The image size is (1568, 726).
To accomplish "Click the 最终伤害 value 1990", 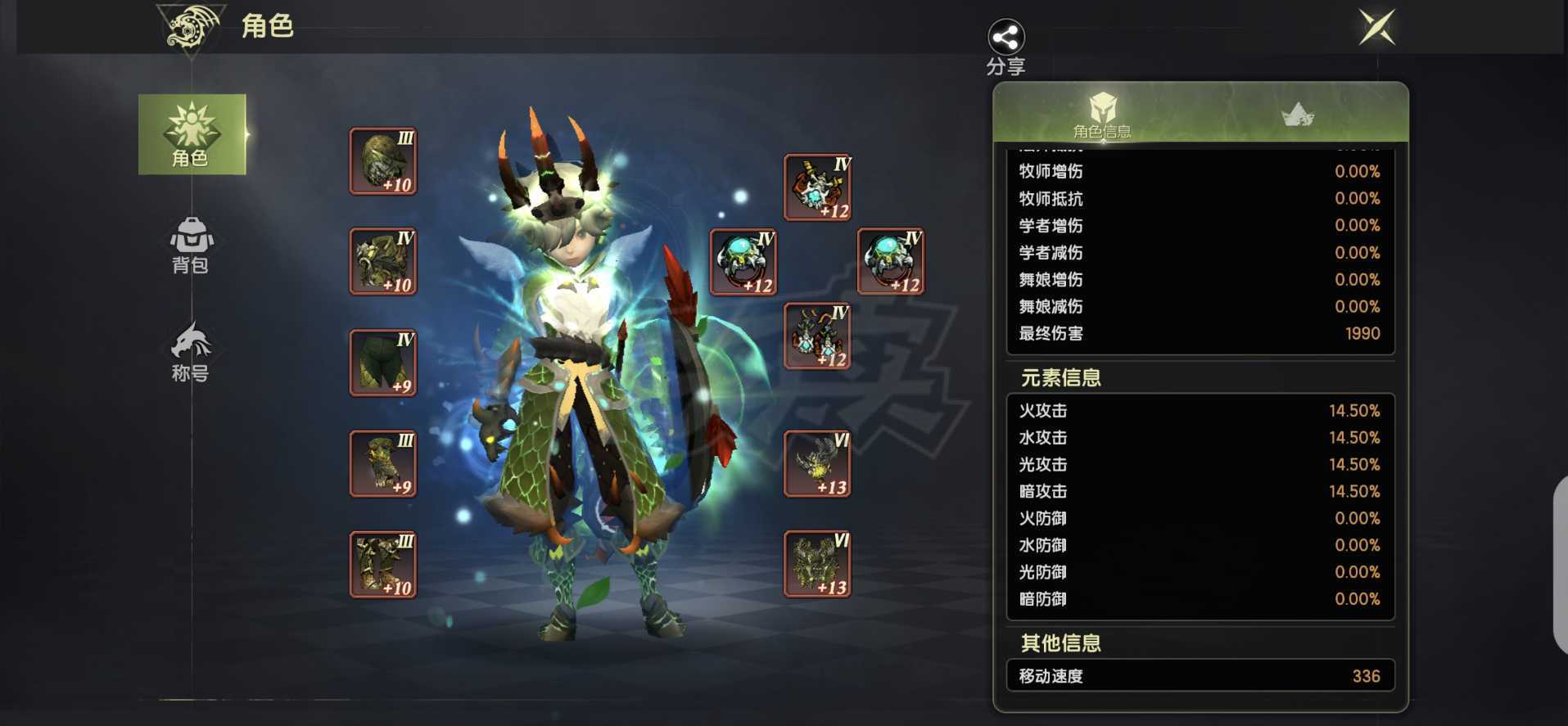I will (x=1362, y=333).
